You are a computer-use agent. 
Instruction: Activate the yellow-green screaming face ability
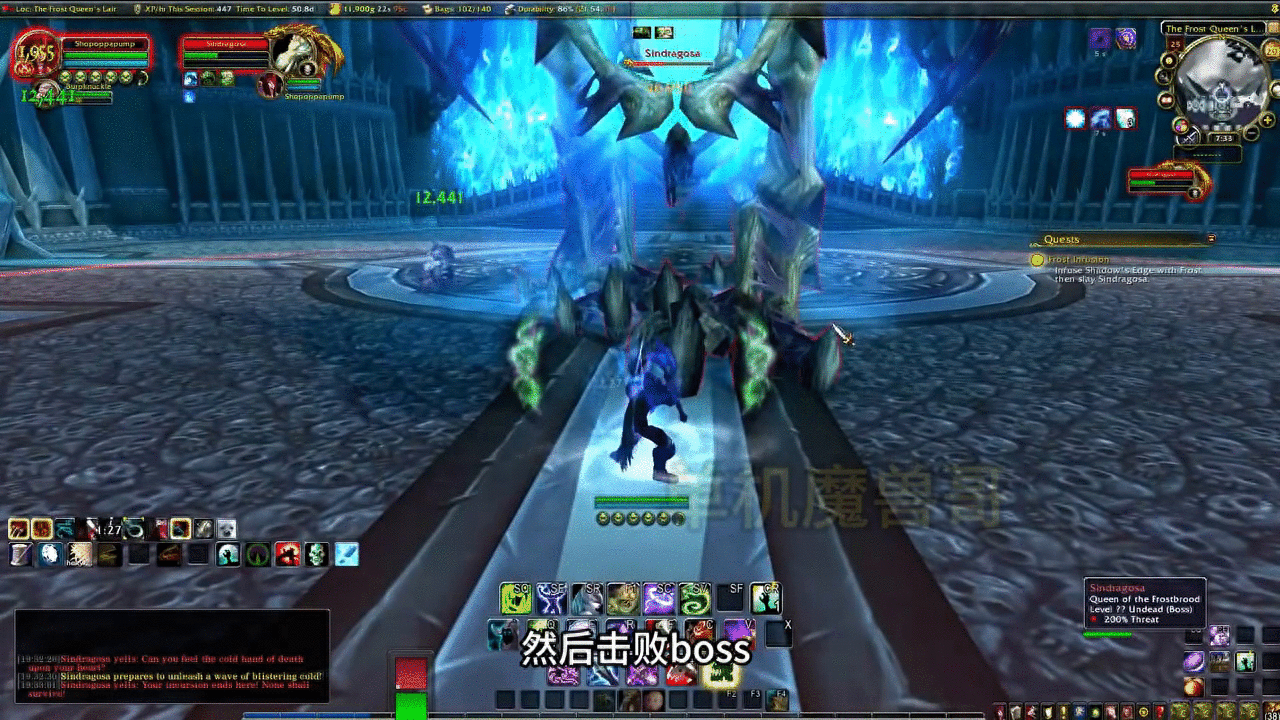(515, 598)
